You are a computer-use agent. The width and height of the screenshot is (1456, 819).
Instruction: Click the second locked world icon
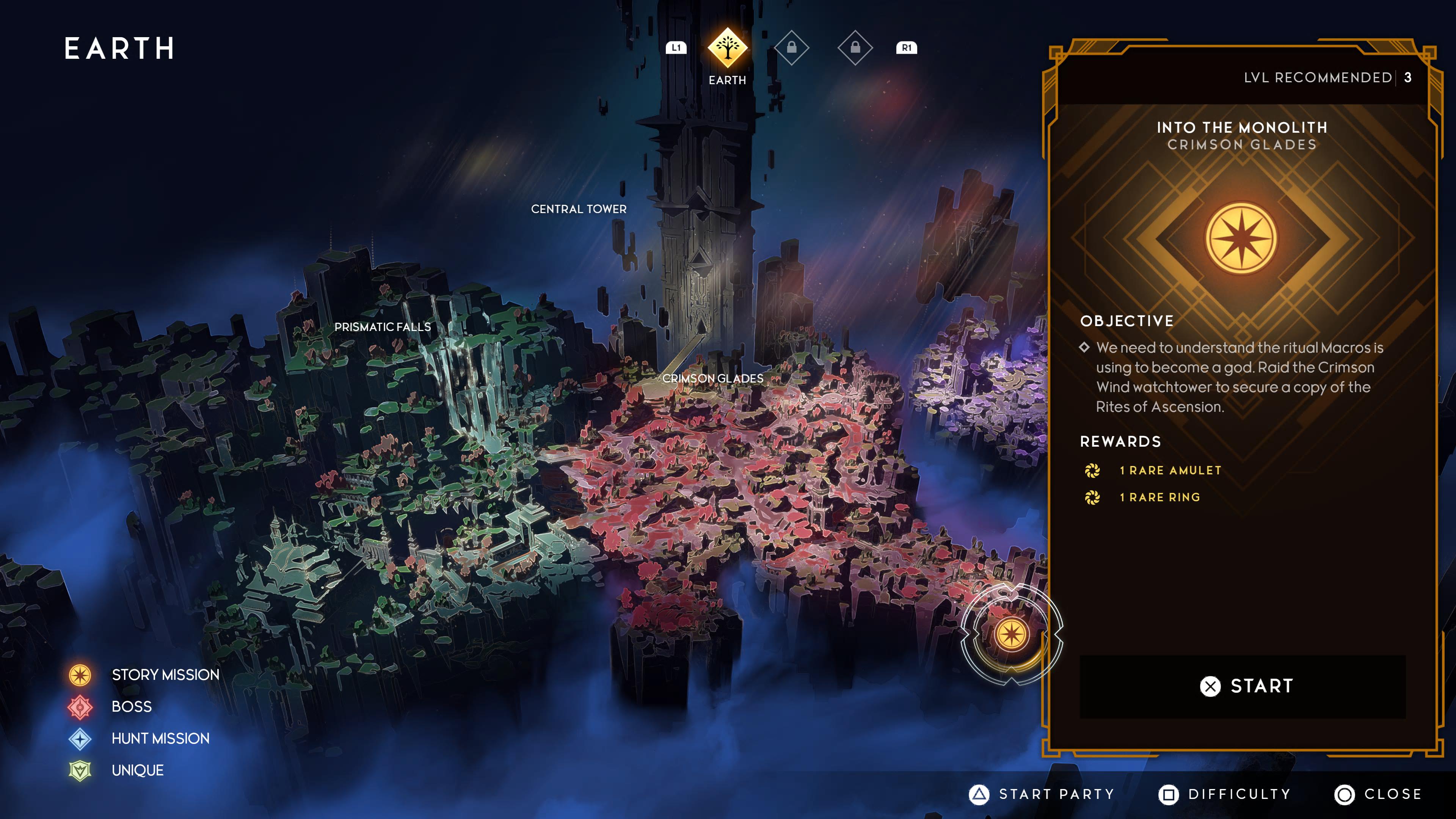click(x=855, y=48)
